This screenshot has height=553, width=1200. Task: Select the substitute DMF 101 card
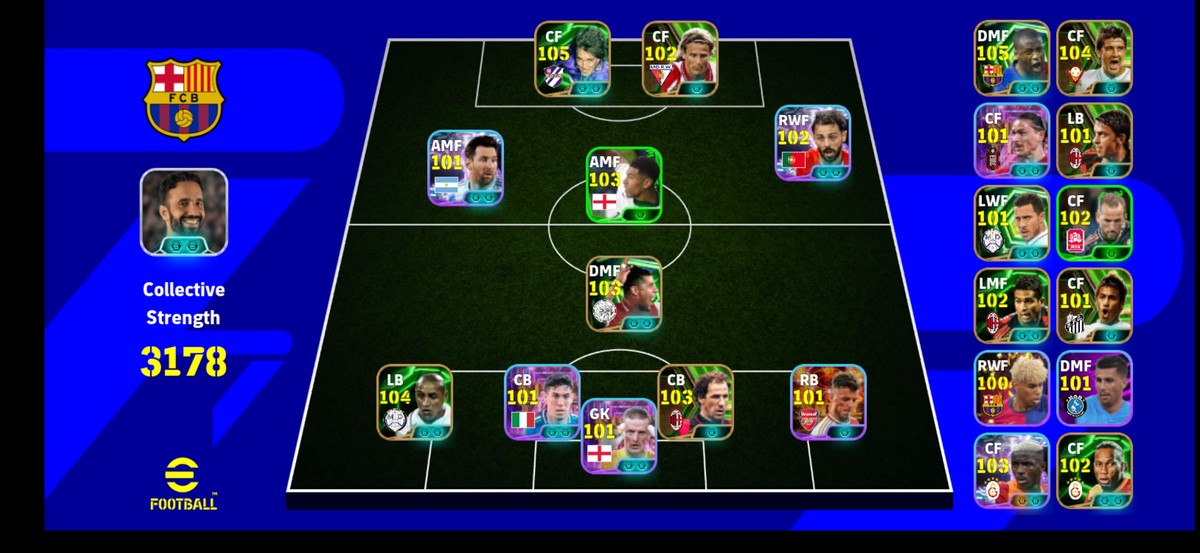tap(1093, 388)
